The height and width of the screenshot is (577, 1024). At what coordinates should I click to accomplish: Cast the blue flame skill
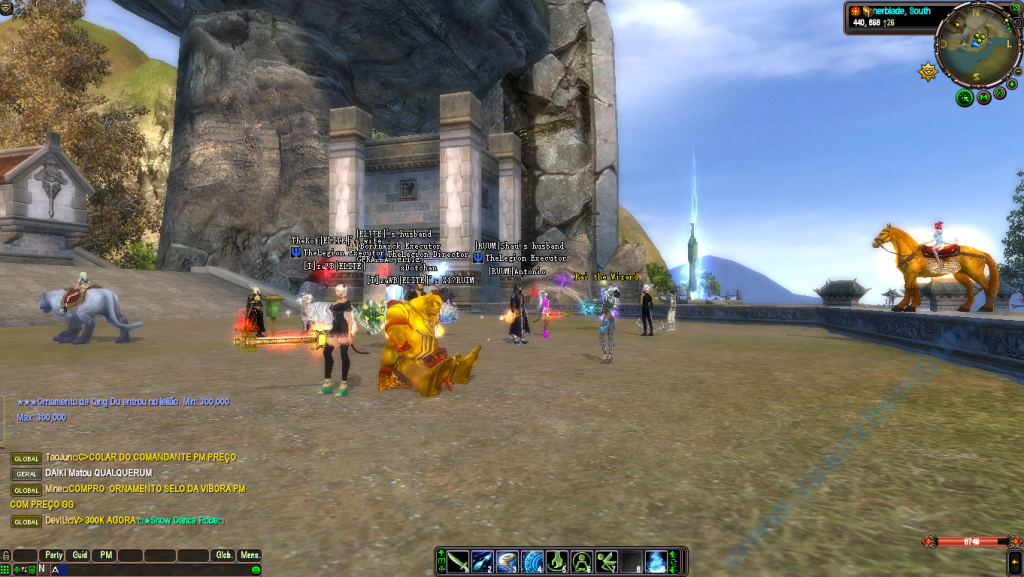(656, 562)
